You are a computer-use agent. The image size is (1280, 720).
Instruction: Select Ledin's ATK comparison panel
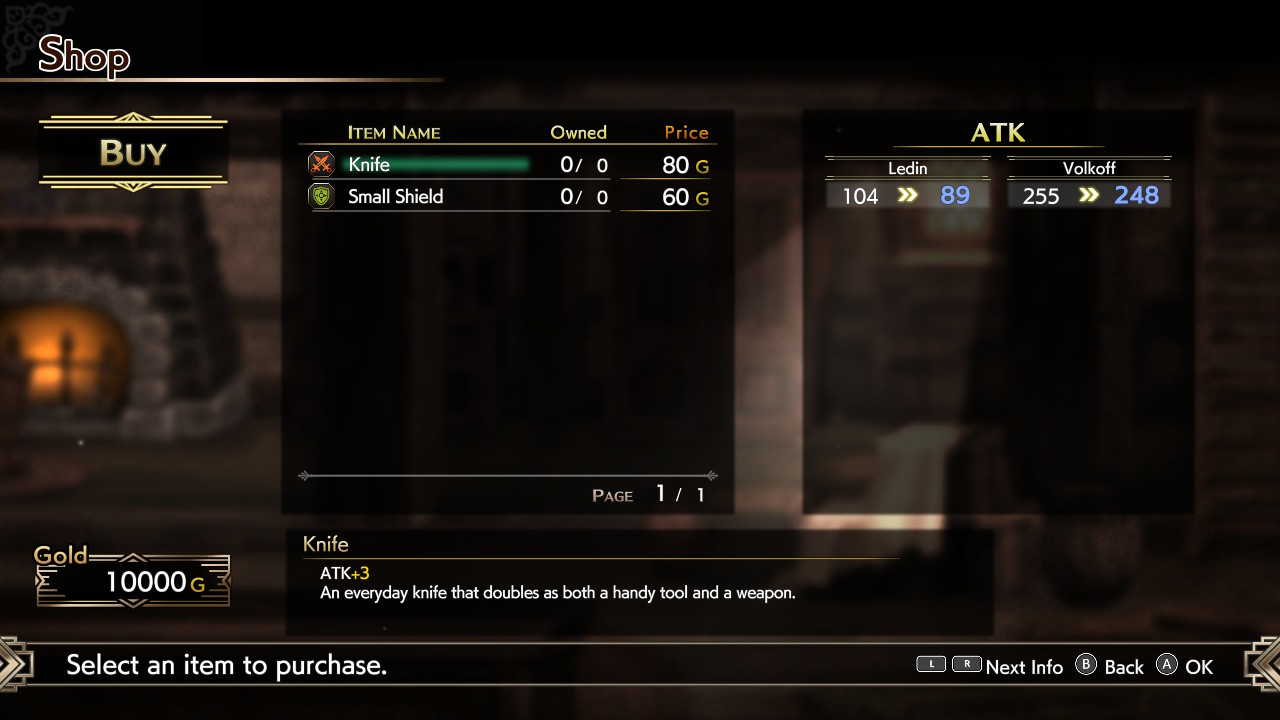pos(907,184)
